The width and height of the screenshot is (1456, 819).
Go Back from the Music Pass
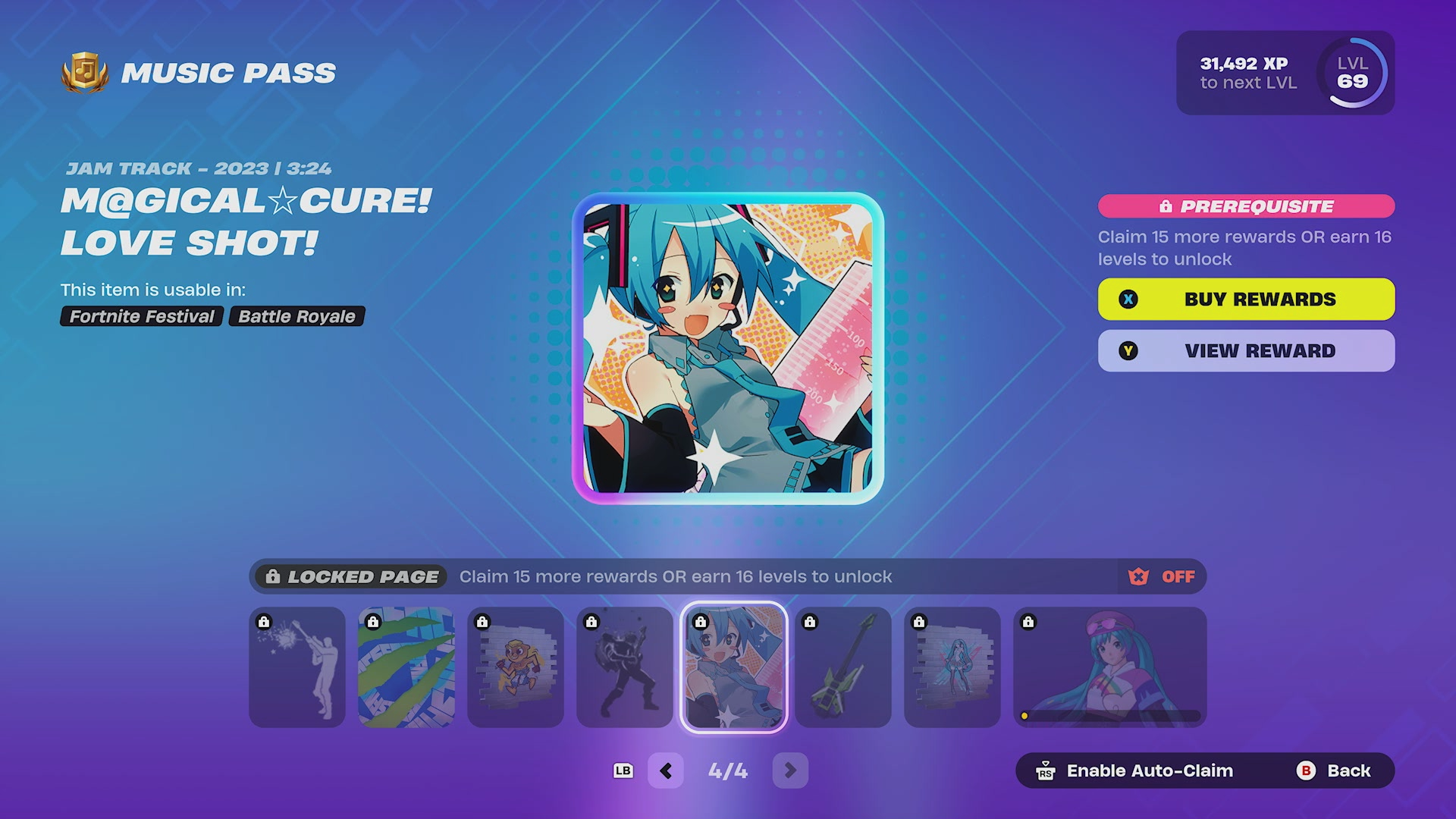point(1334,770)
